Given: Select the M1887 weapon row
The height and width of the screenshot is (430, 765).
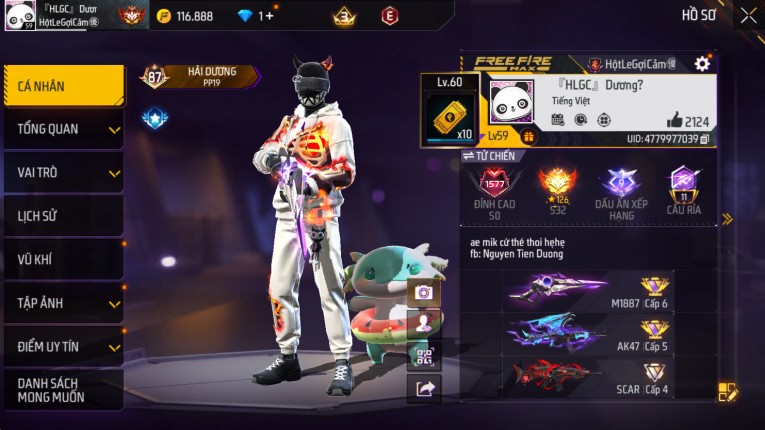Looking at the screenshot, I should coord(590,290).
